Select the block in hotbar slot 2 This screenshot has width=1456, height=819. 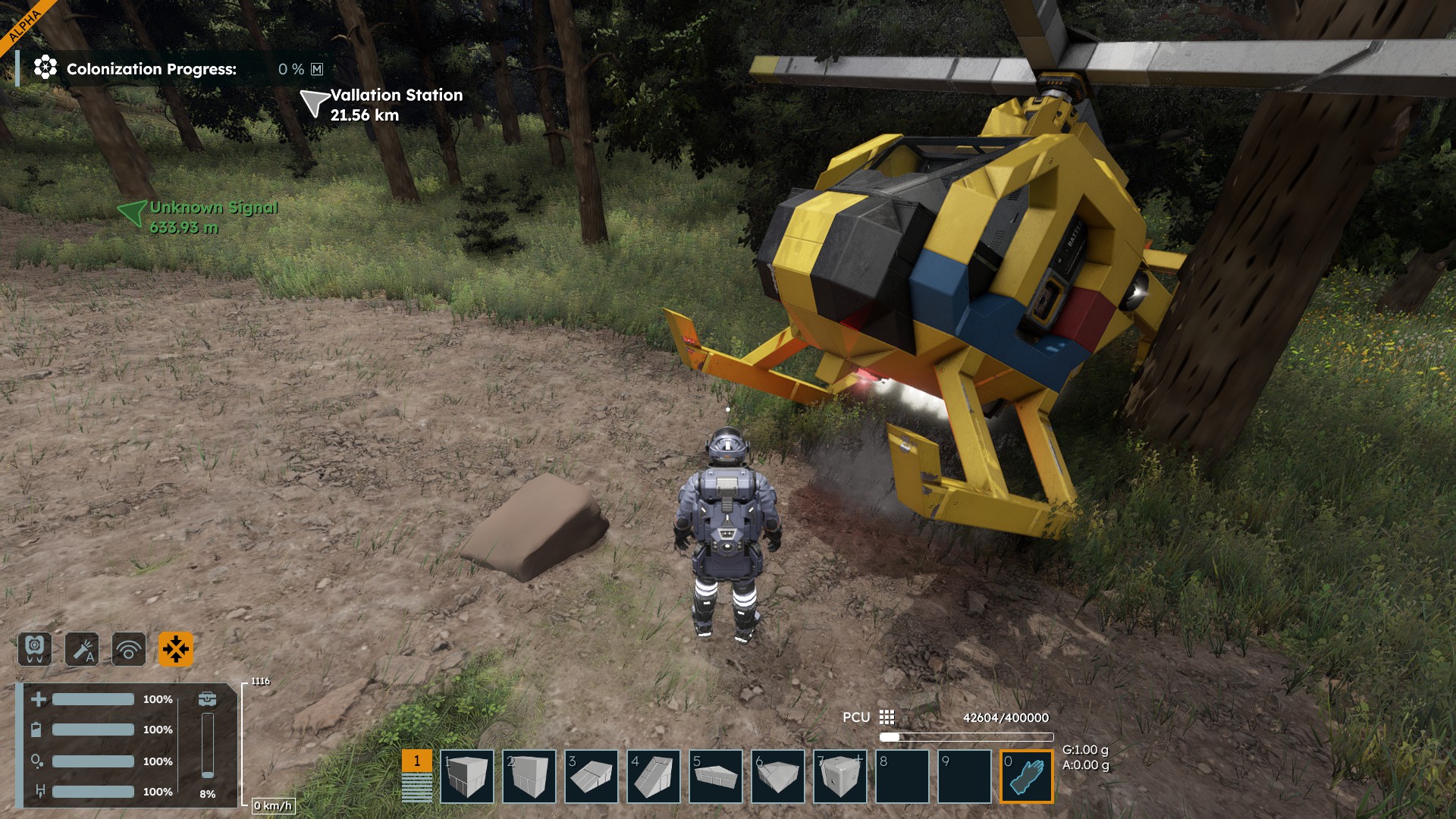coord(529,776)
